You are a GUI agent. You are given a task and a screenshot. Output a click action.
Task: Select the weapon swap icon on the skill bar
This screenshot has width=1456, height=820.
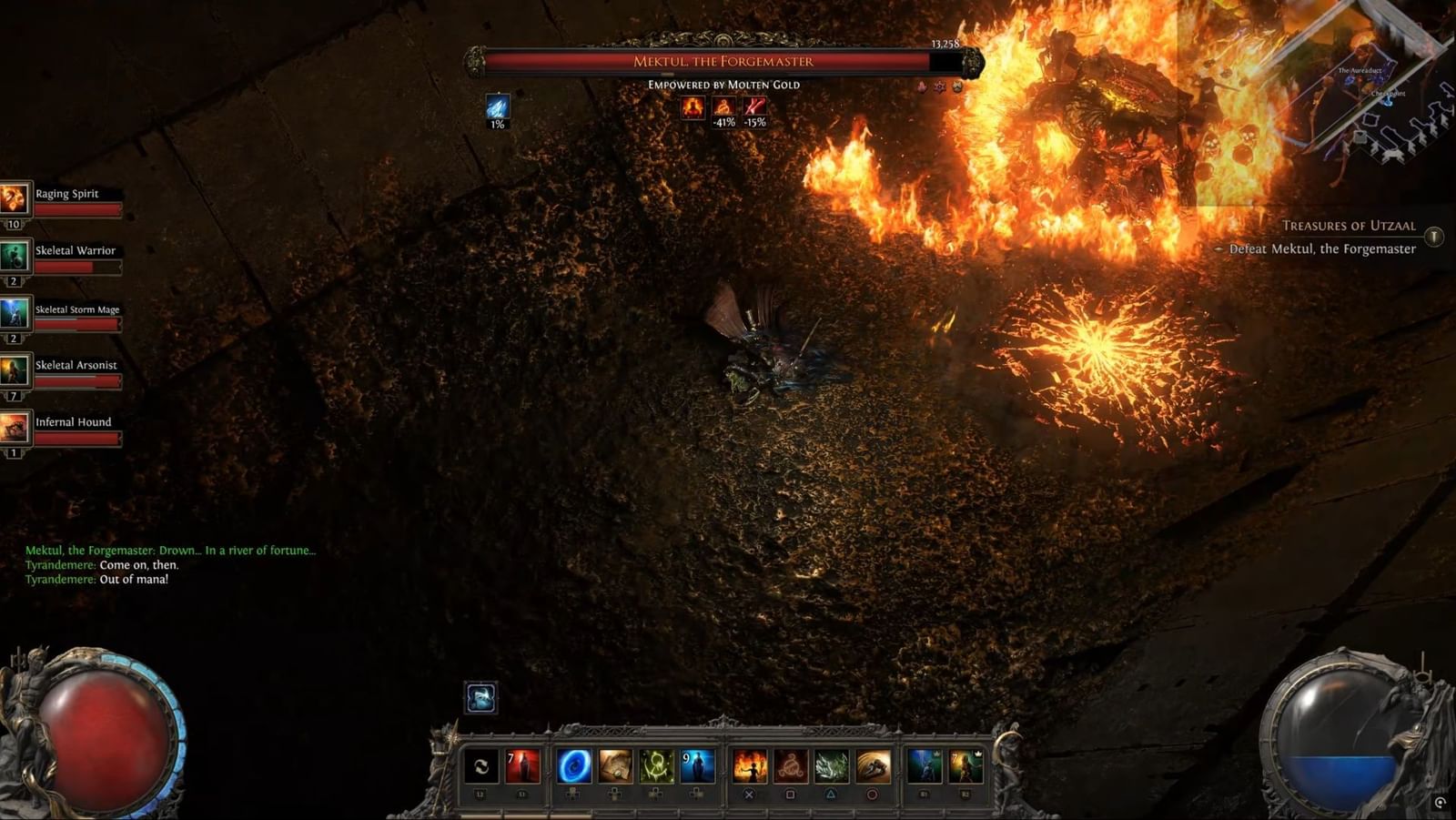click(480, 766)
